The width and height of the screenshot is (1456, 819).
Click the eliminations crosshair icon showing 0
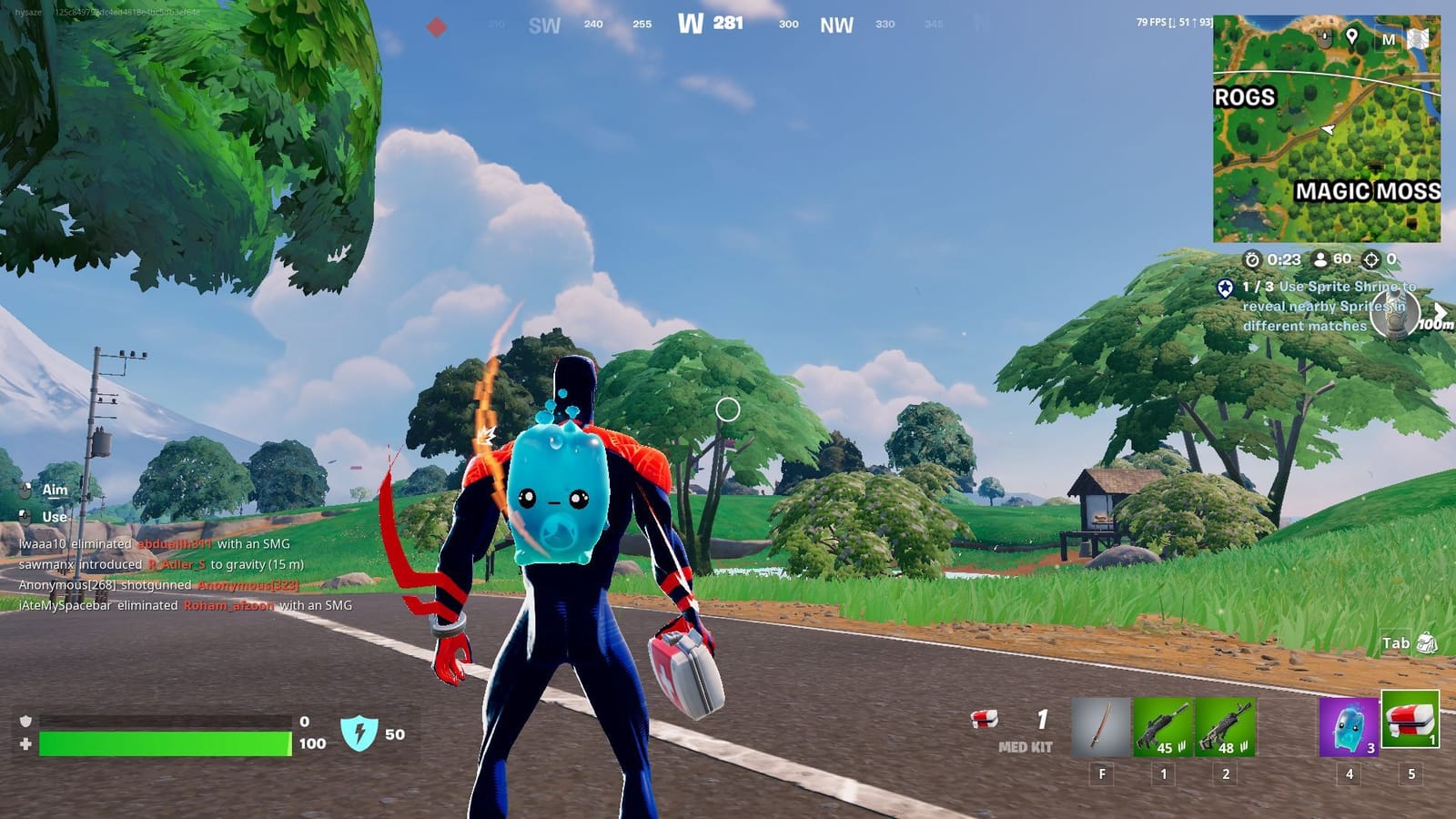pyautogui.click(x=1370, y=259)
